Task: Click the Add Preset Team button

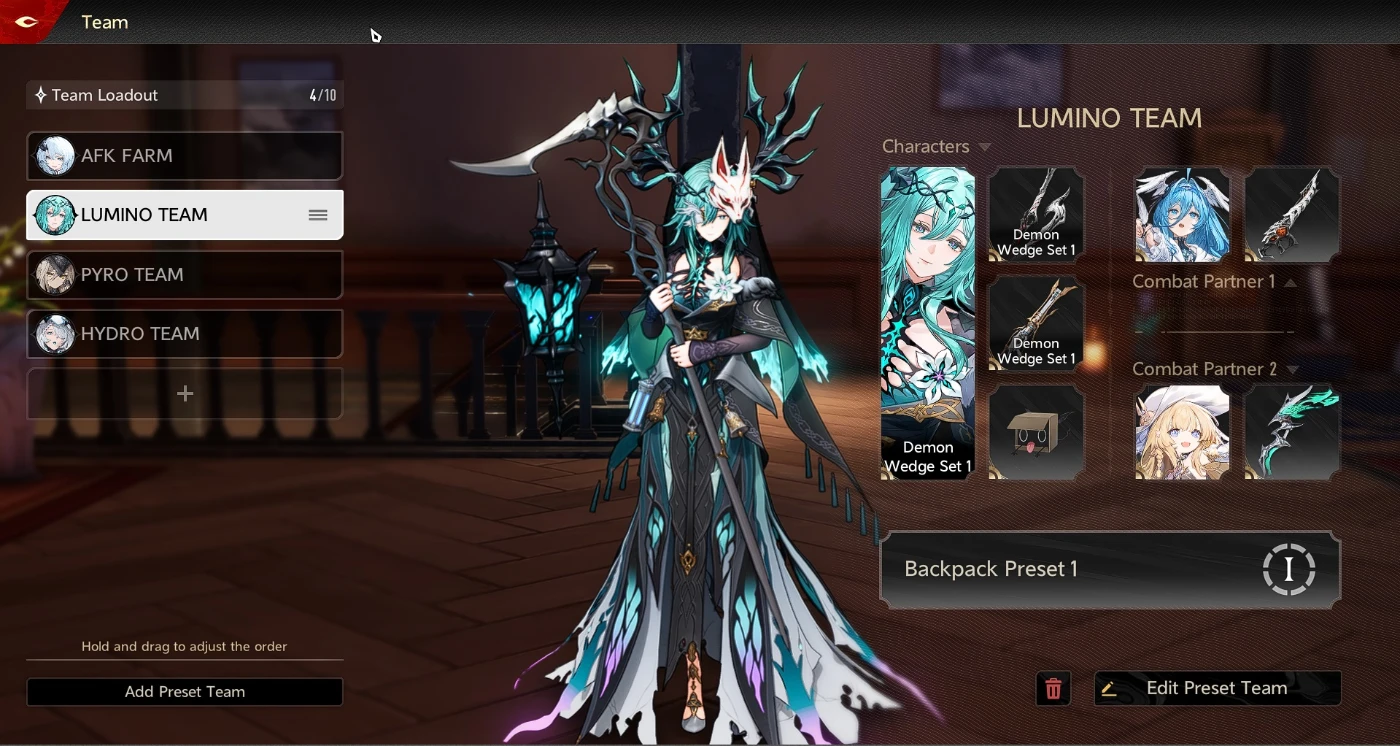Action: click(185, 692)
